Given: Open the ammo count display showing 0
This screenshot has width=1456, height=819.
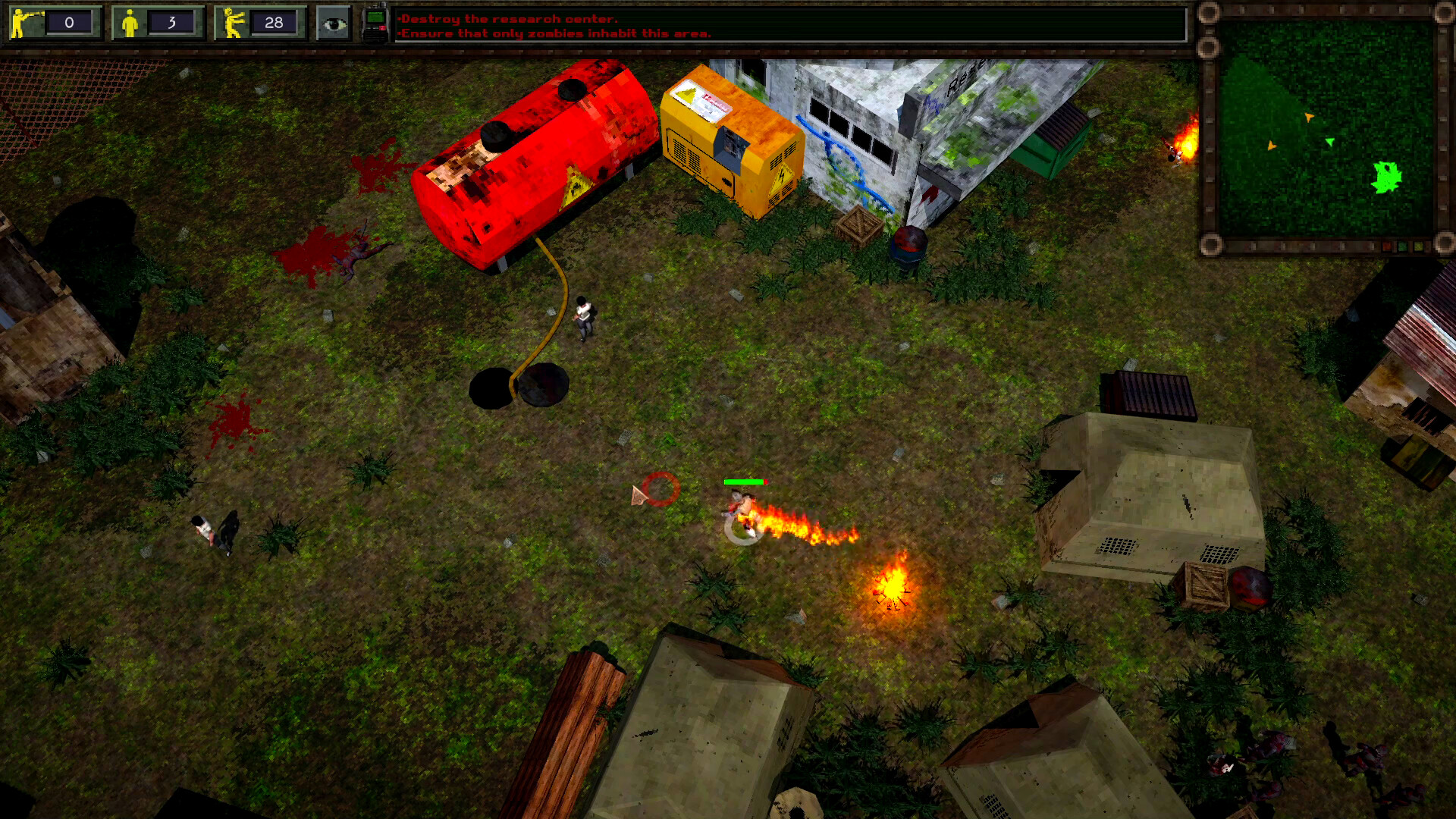Looking at the screenshot, I should 70,22.
